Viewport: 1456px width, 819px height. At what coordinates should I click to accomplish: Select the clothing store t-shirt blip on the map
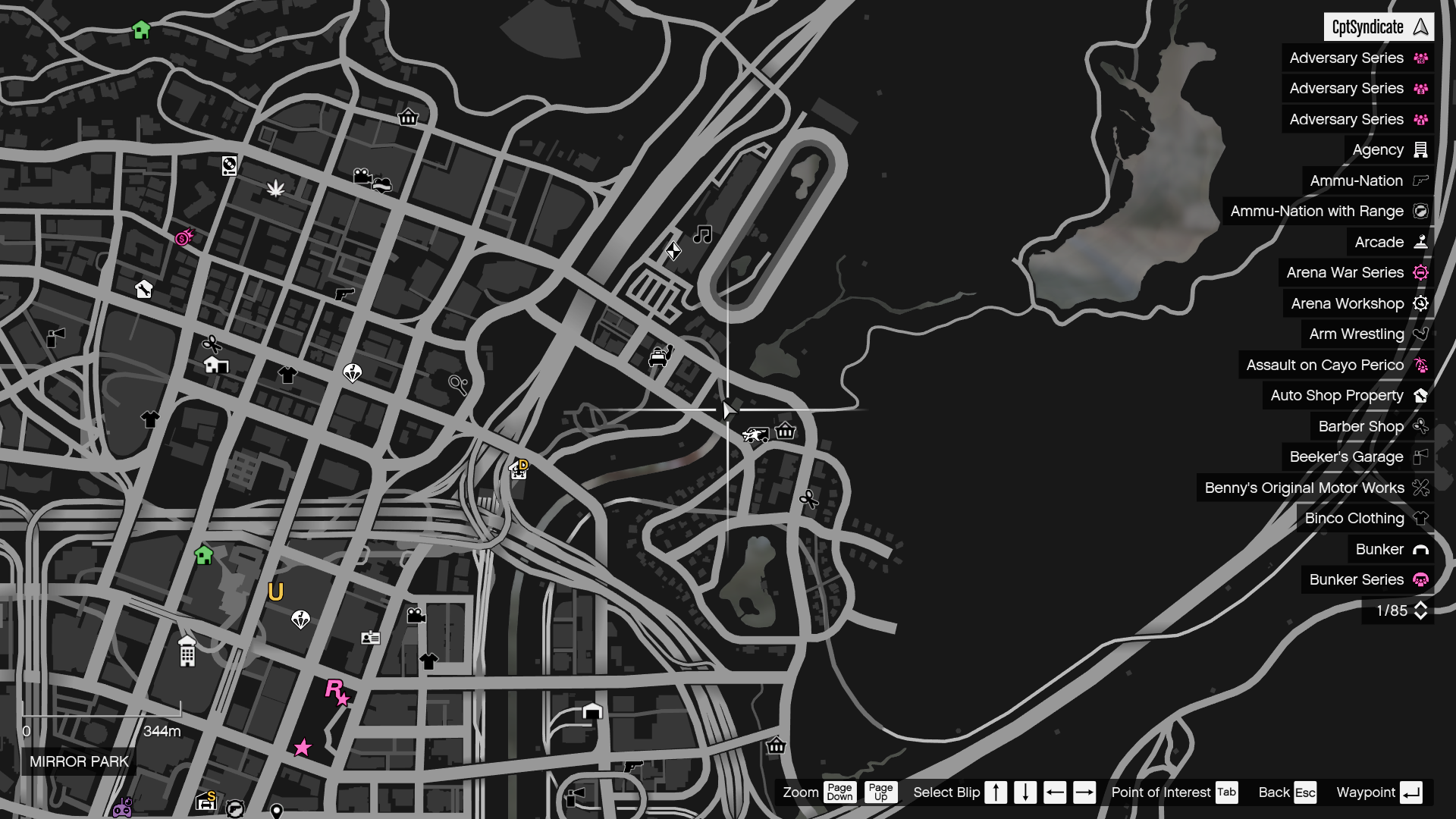288,373
